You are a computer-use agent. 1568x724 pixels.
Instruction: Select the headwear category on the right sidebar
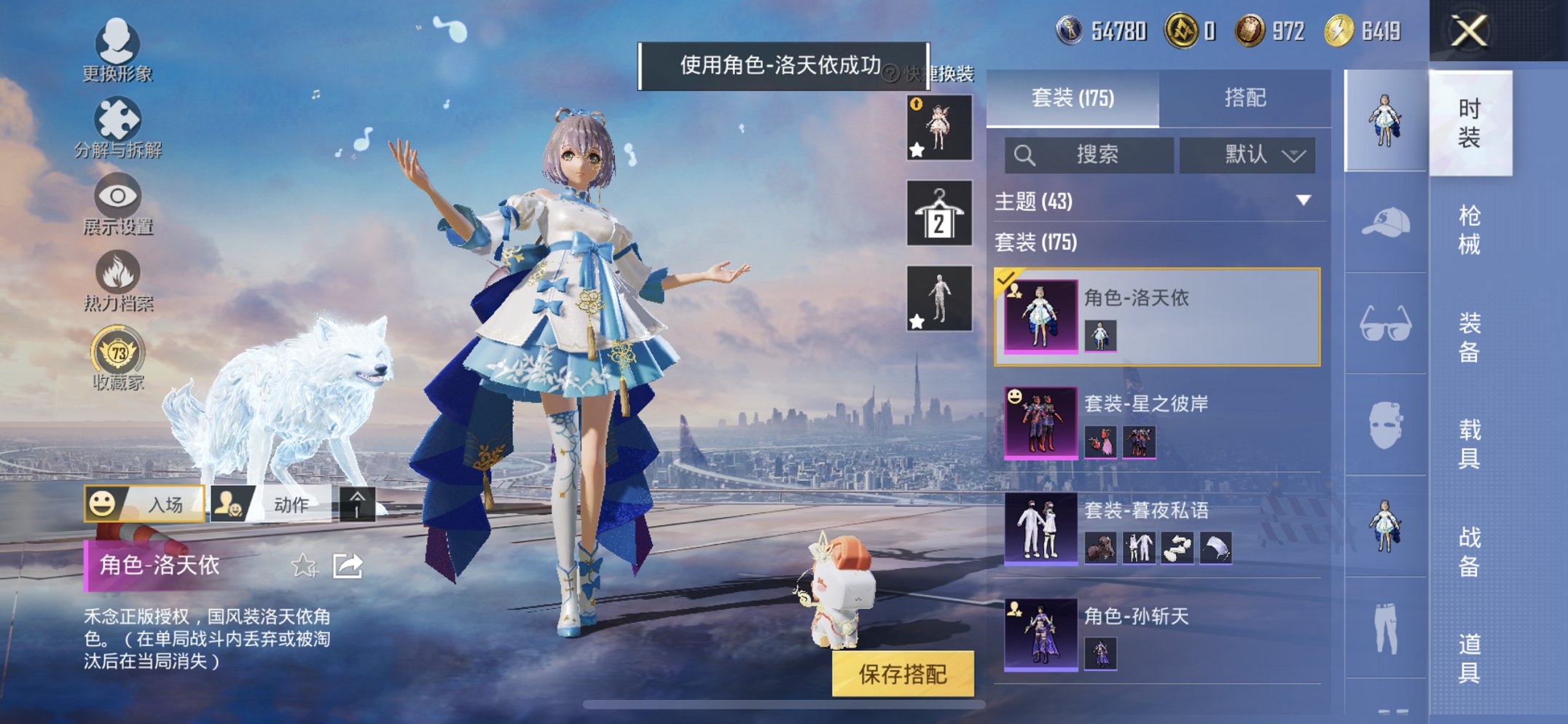(x=1385, y=222)
